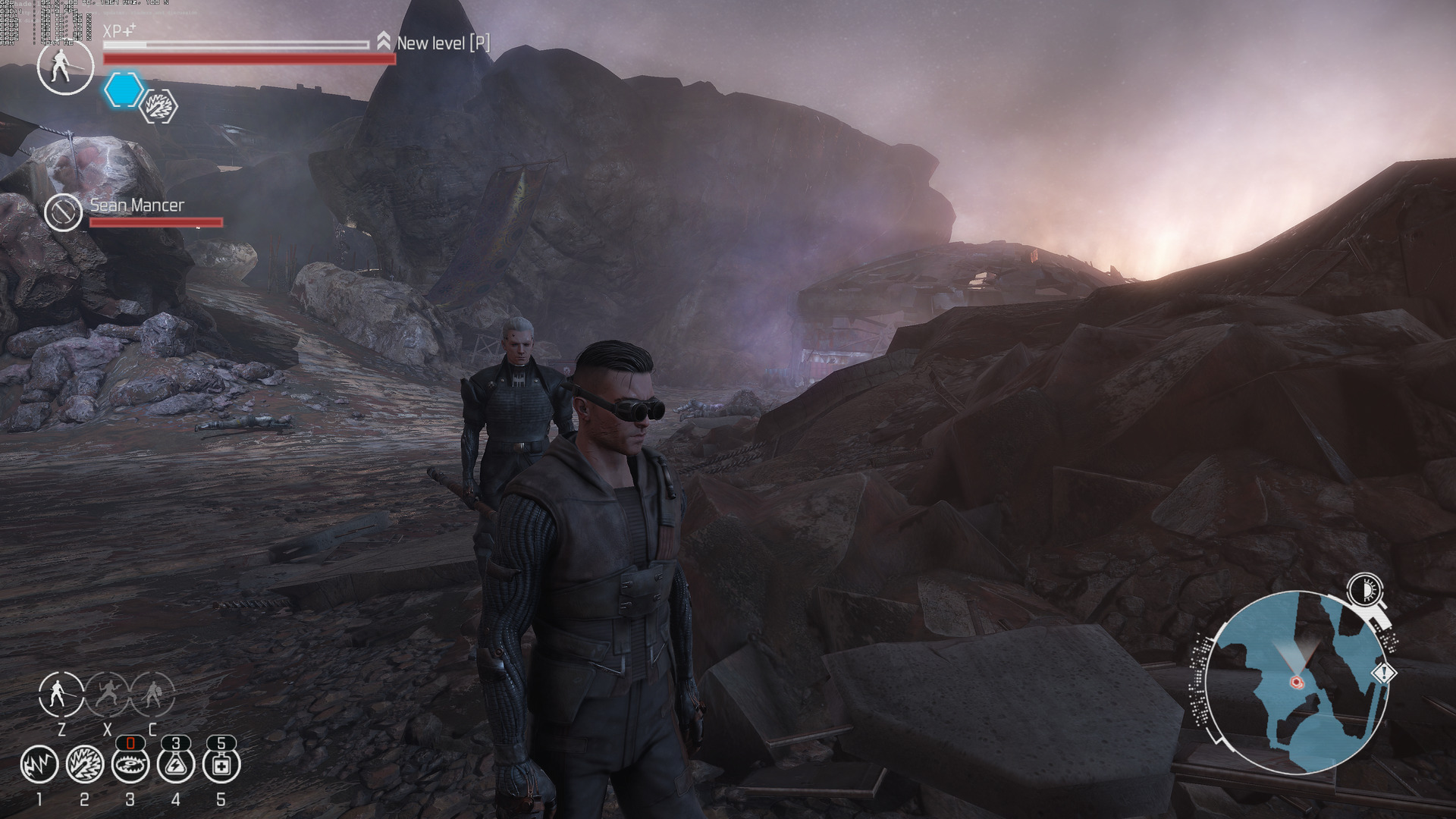
Task: Use the health injection in slot 5
Action: 221,764
